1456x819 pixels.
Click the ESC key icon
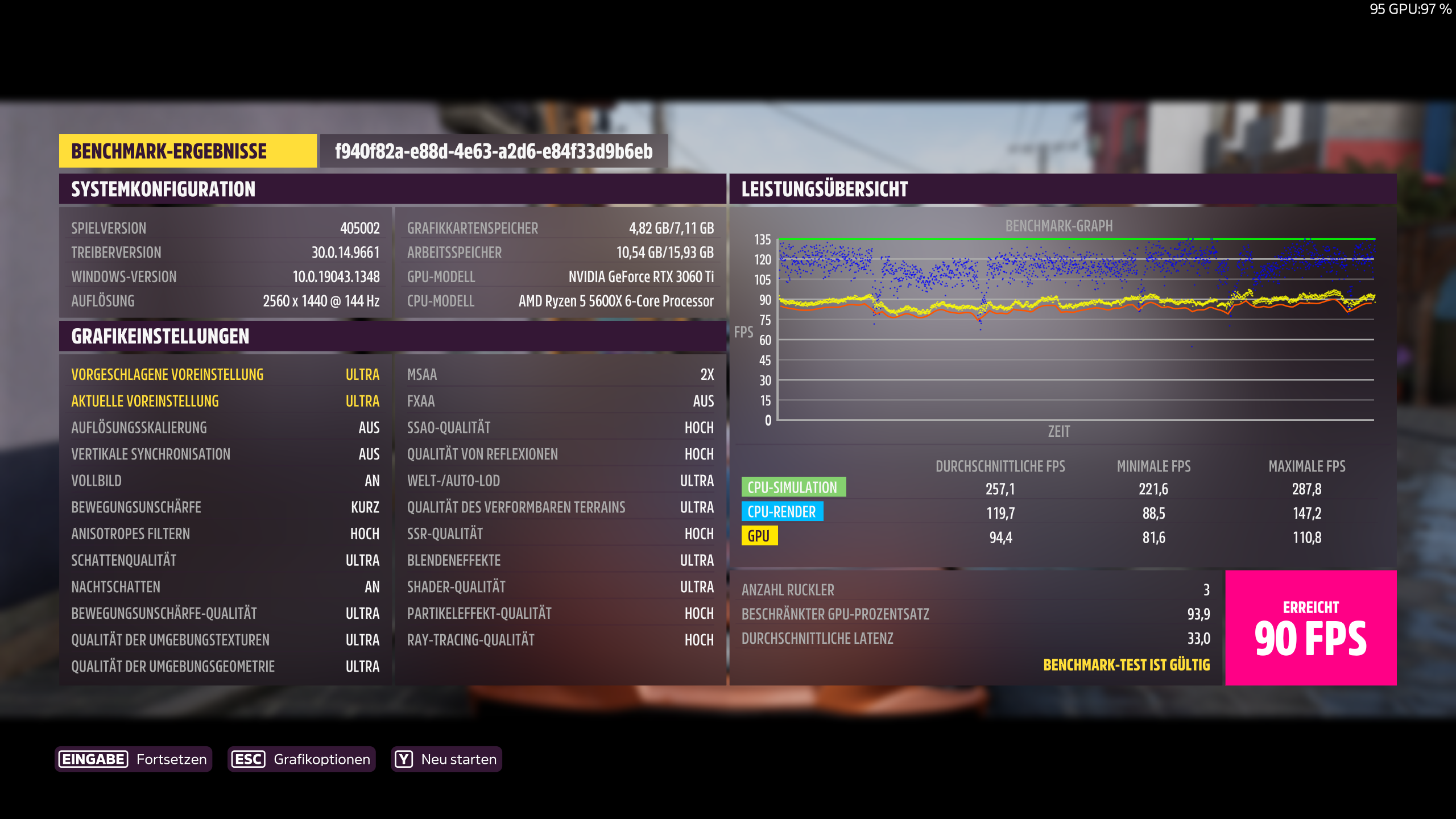pos(249,758)
